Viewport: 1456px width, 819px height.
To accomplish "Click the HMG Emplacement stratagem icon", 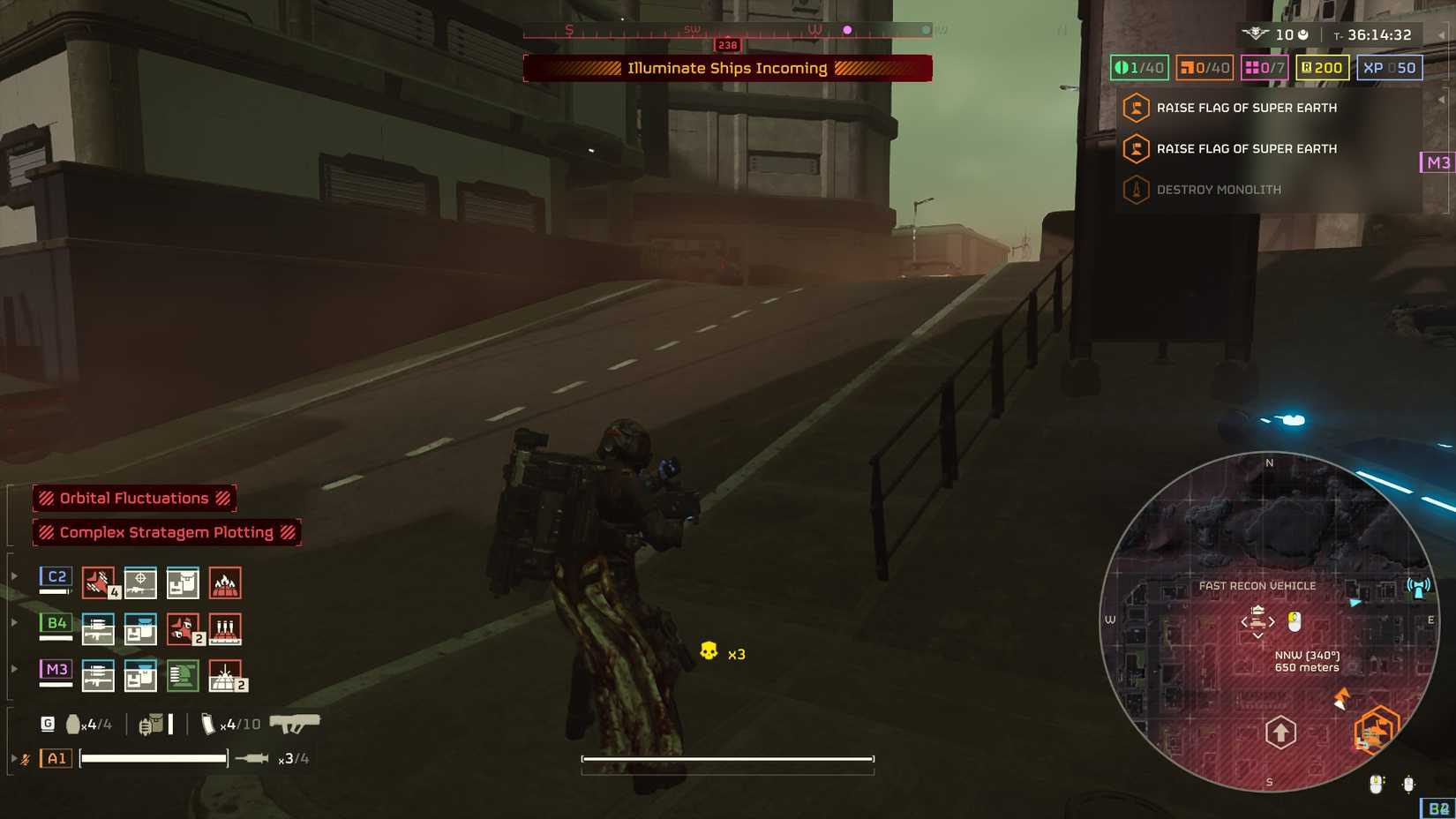I will pos(184,675).
